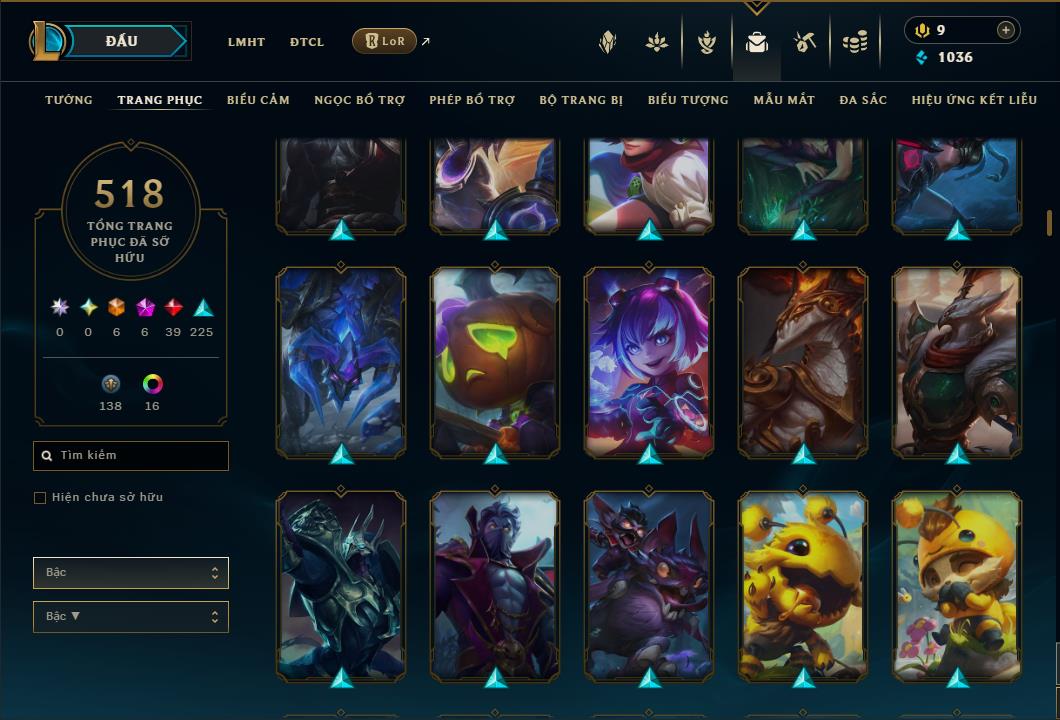
Task: Switch to the TƯỚNG tab
Action: coord(69,100)
